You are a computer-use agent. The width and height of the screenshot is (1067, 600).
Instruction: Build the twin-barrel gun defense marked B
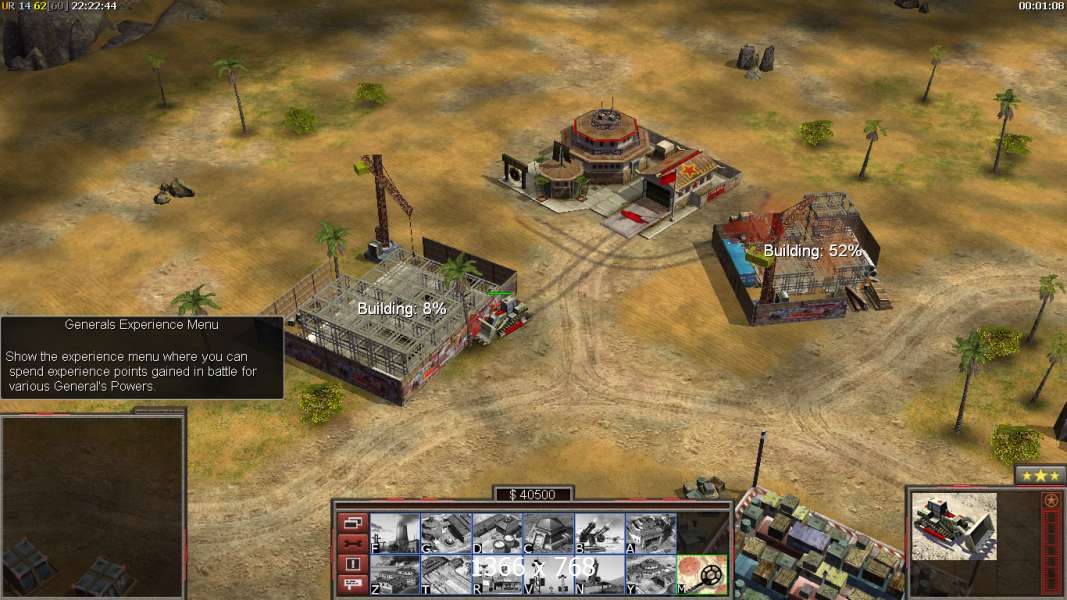pos(599,533)
